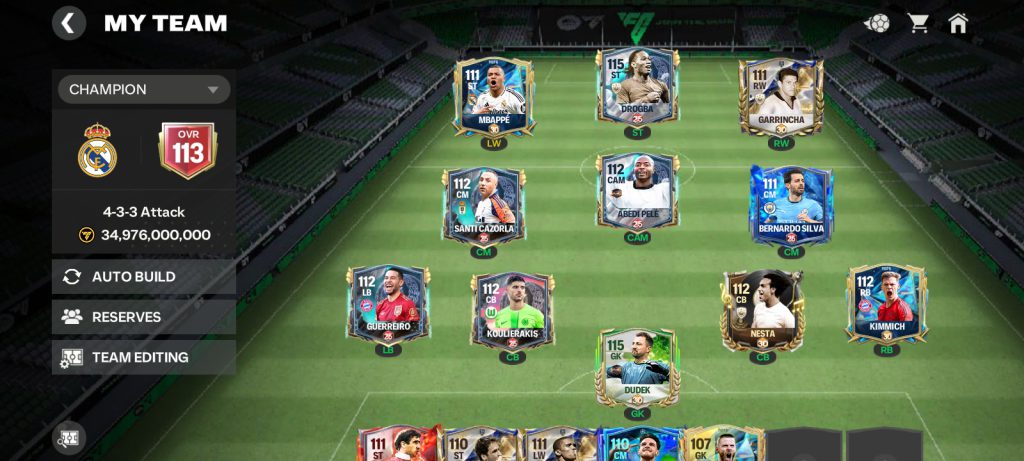
Task: Select the Guerreiro left back card
Action: coord(388,303)
